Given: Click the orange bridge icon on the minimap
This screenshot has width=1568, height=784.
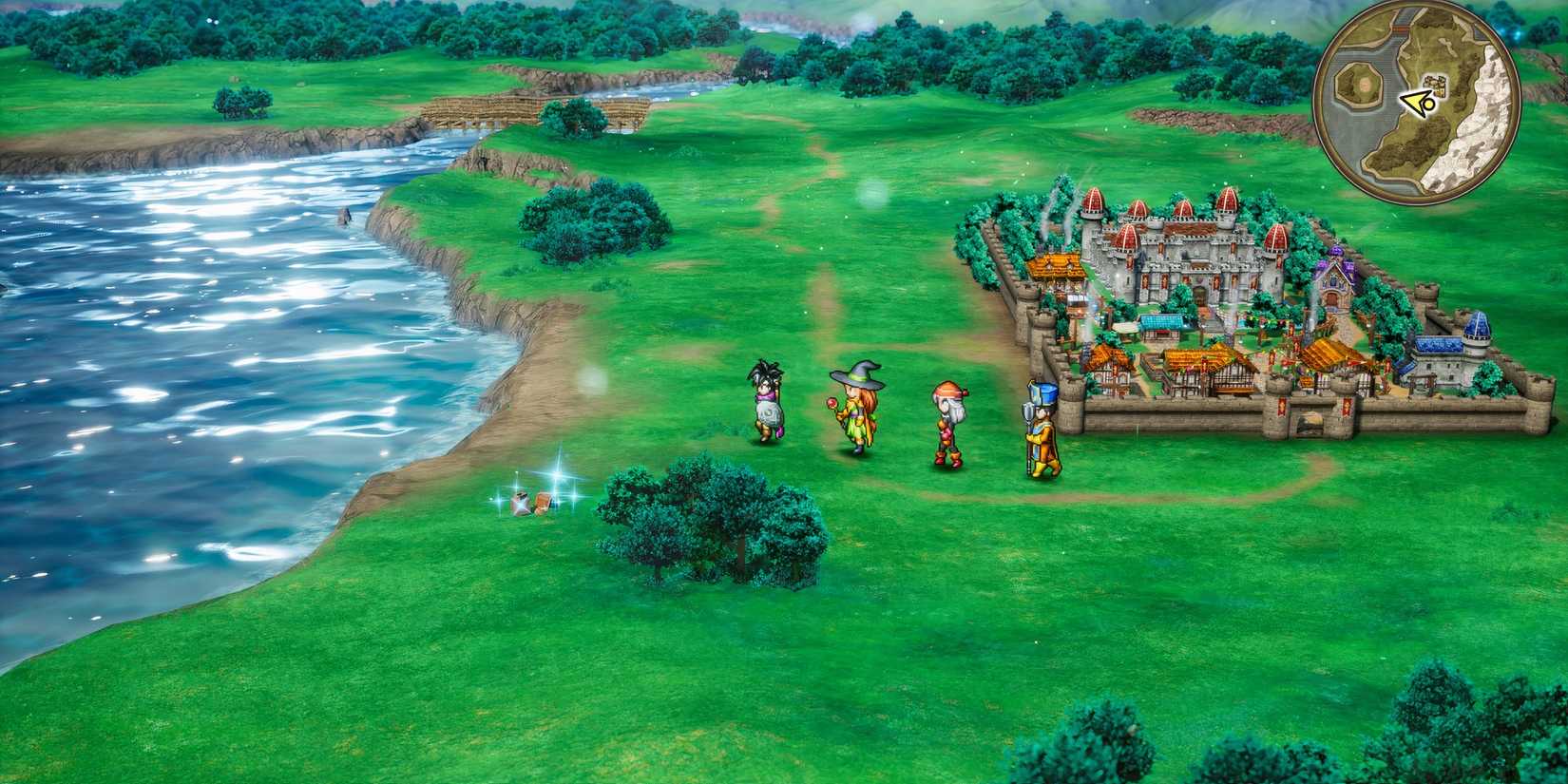Looking at the screenshot, I should click(x=1398, y=28).
